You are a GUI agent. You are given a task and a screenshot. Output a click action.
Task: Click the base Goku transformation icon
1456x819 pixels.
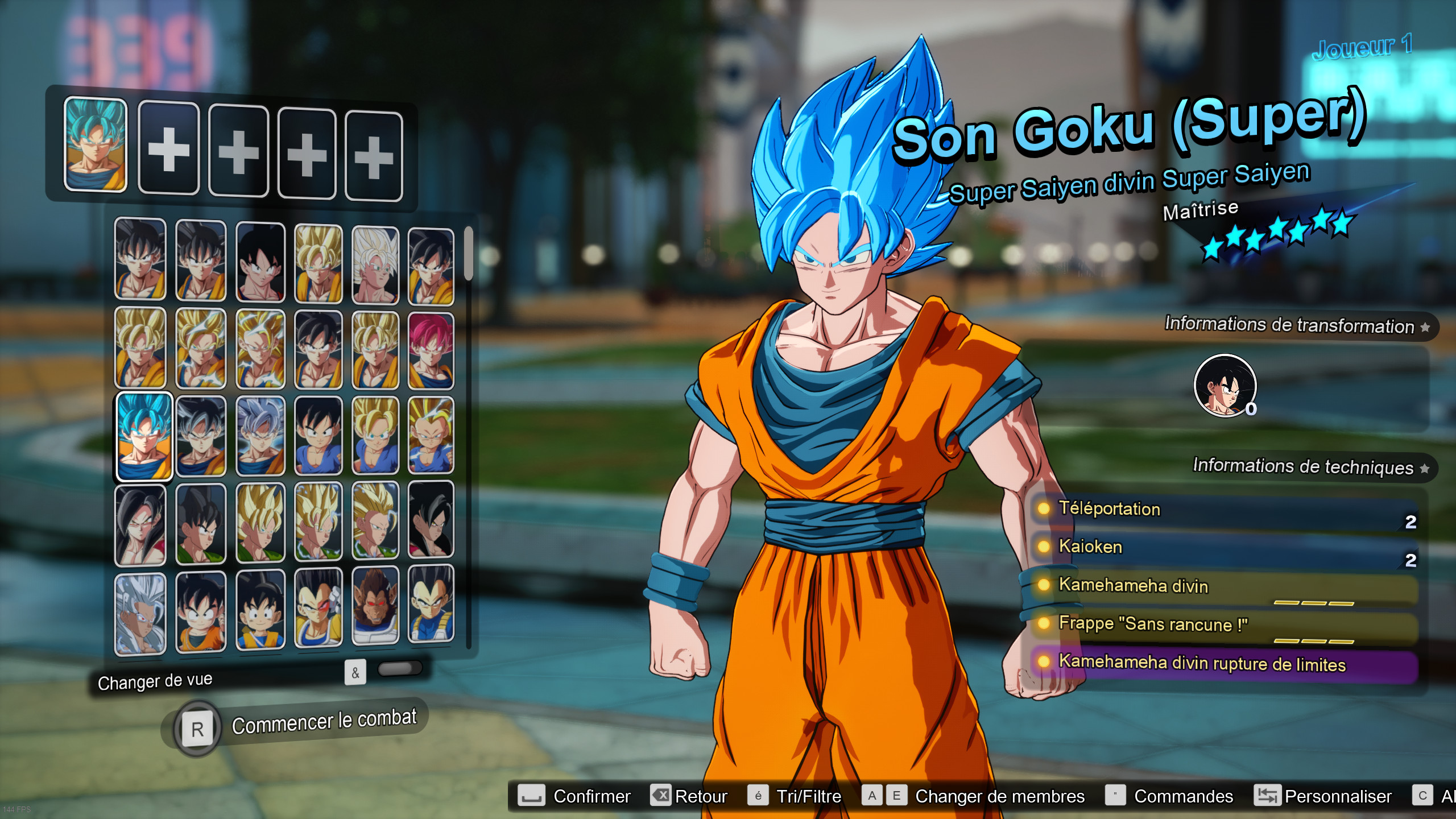(x=1225, y=386)
